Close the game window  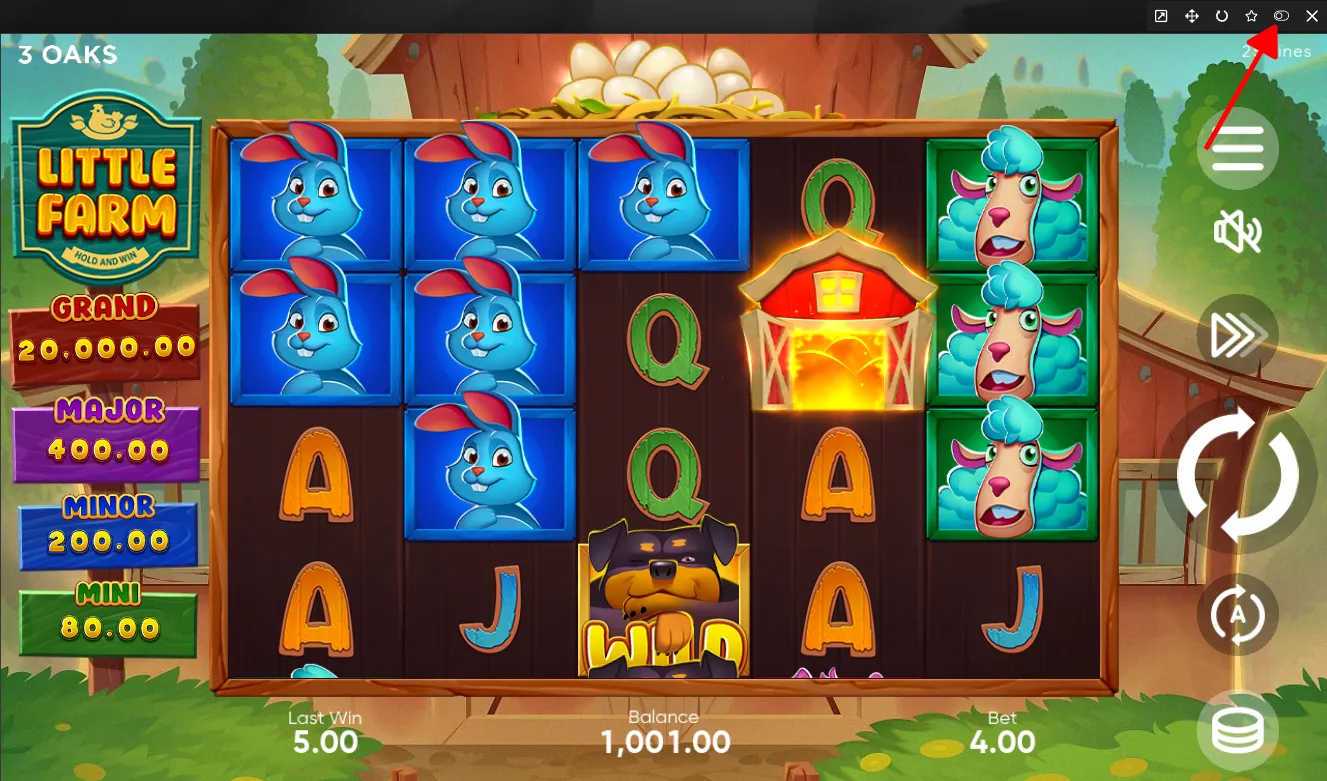1312,16
